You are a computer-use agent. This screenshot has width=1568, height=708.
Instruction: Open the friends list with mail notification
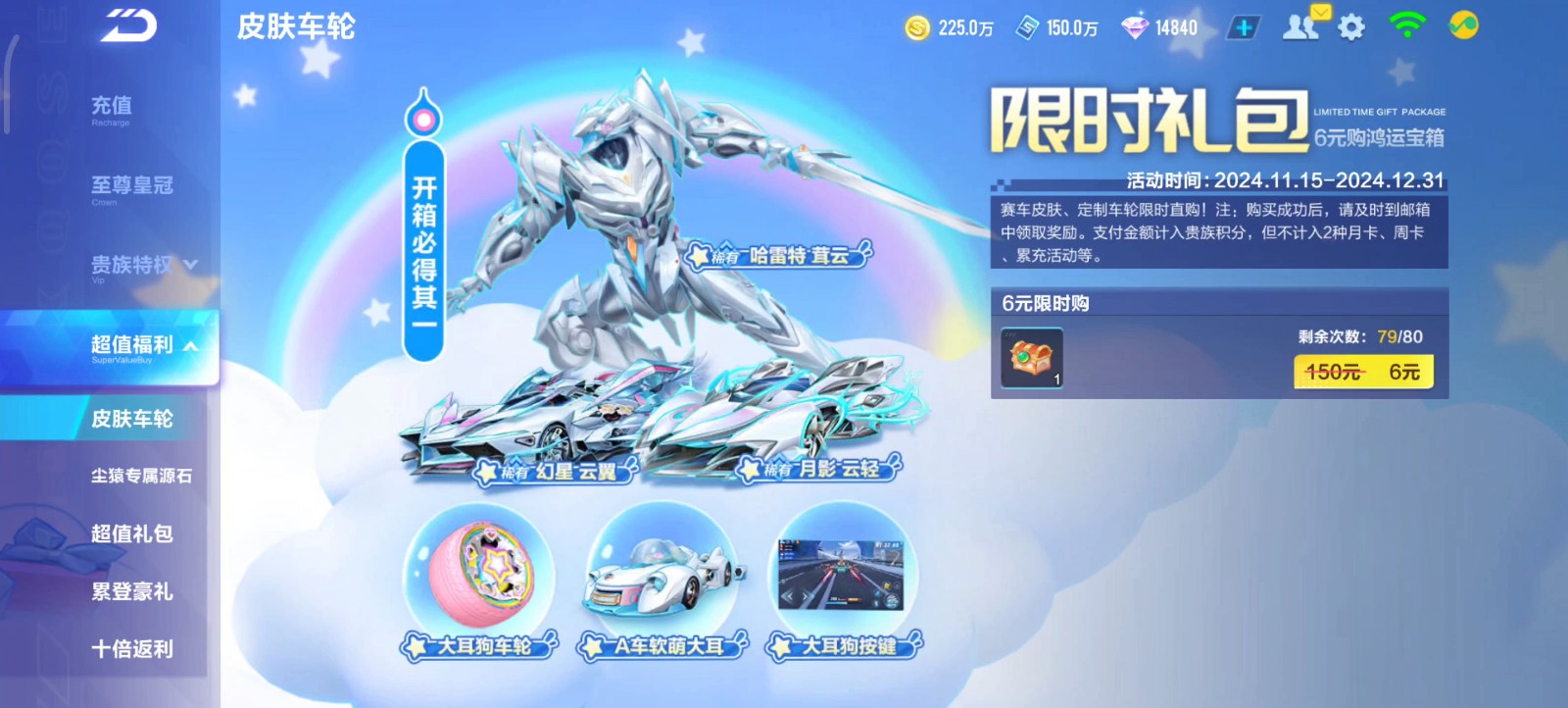coord(1299,26)
